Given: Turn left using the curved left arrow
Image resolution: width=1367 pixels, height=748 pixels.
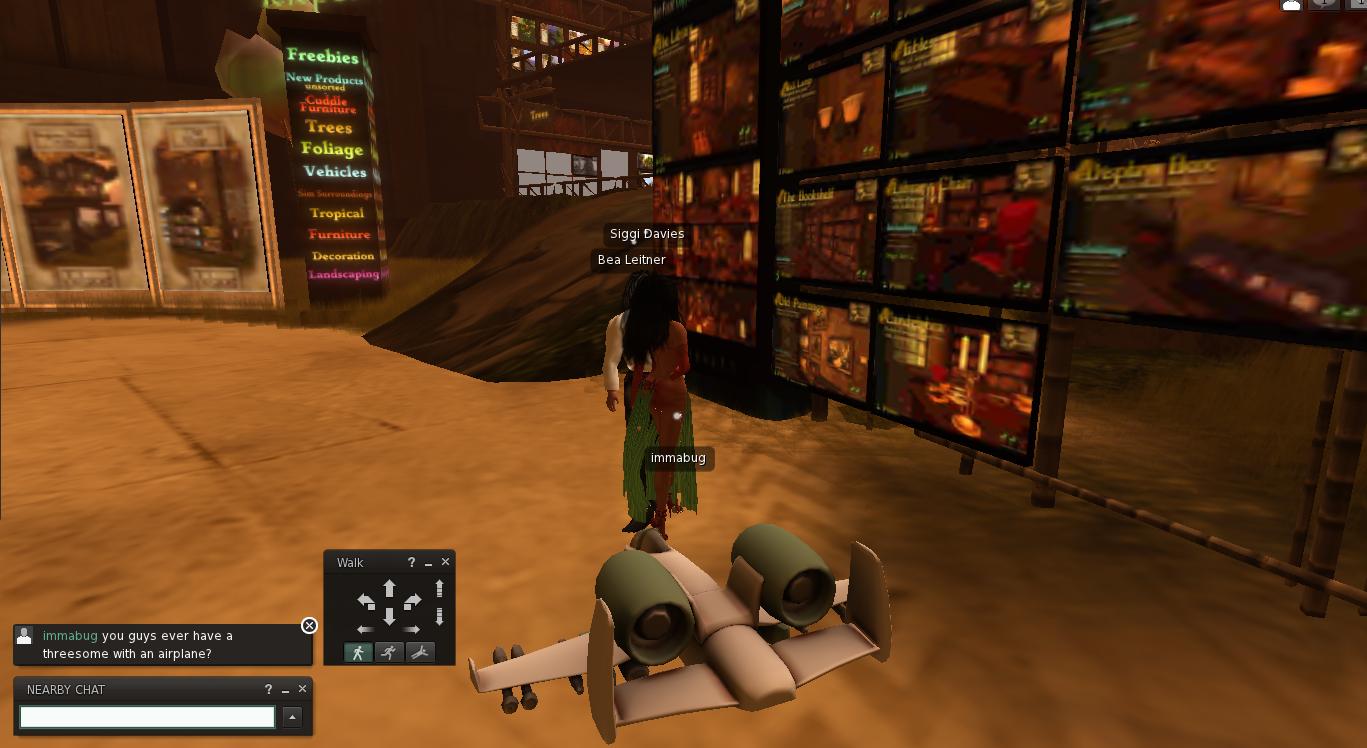Looking at the screenshot, I should [366, 601].
